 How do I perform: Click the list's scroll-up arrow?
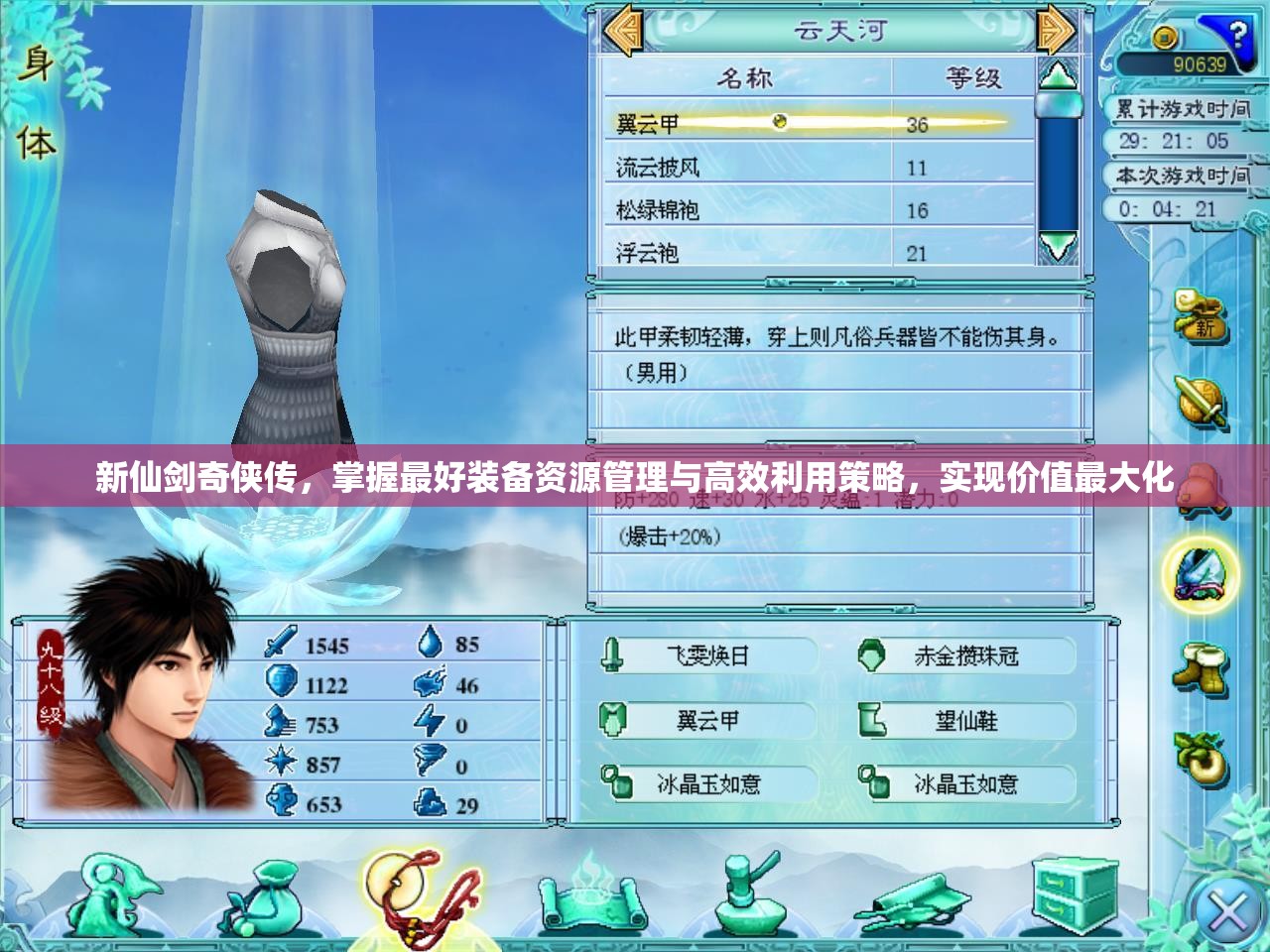(1058, 75)
